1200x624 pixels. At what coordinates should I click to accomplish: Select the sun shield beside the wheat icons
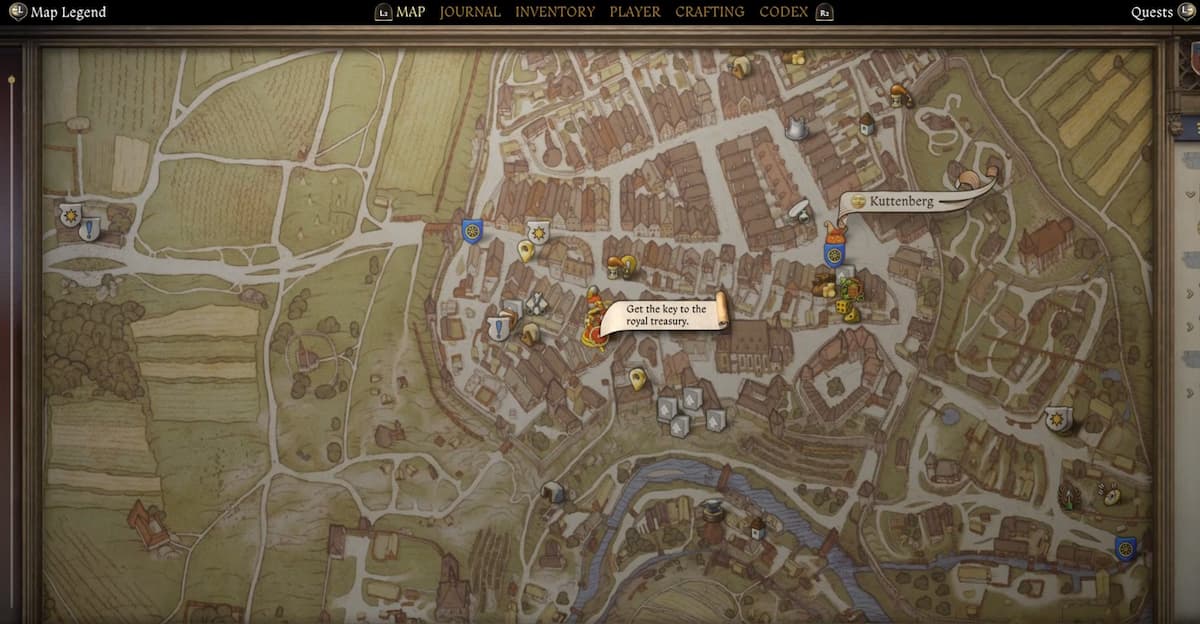[x=1058, y=421]
